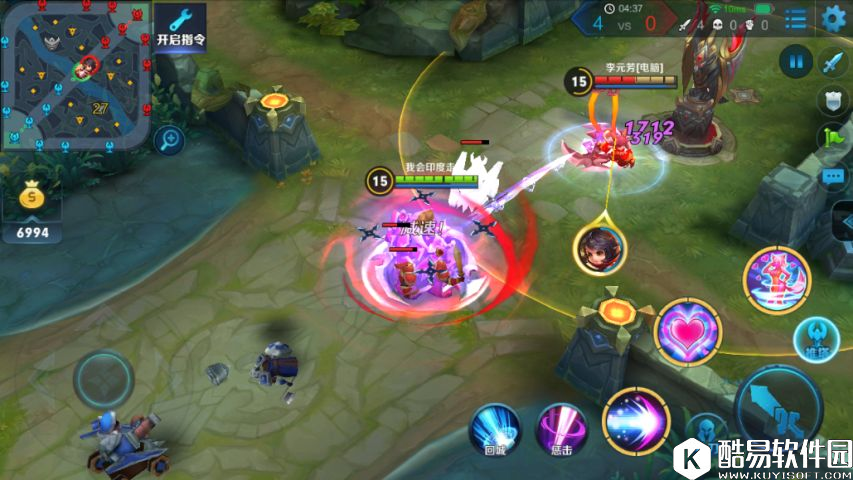Tap the shield retreat signal button

833,99
